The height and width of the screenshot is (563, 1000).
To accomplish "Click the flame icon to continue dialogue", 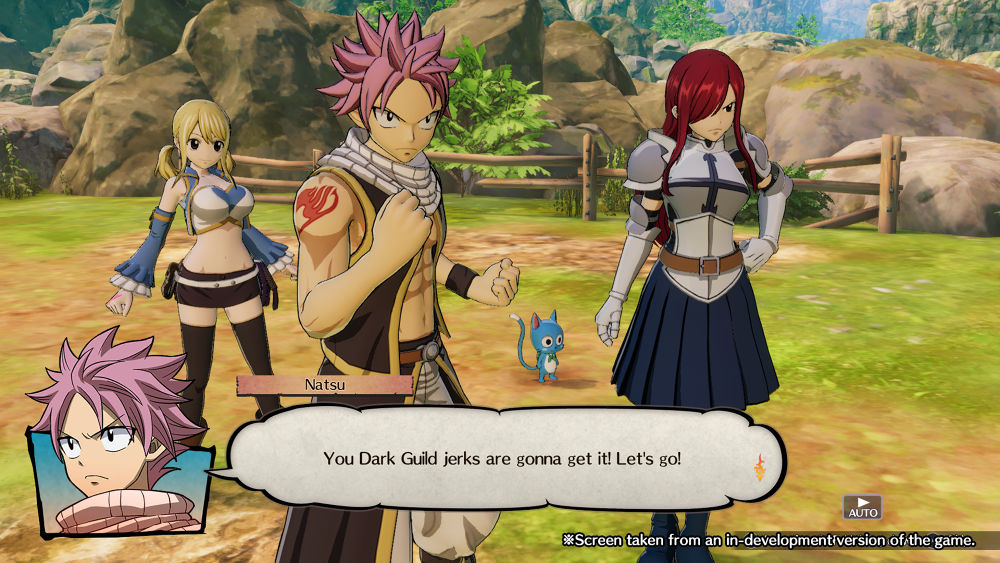I will tap(759, 466).
